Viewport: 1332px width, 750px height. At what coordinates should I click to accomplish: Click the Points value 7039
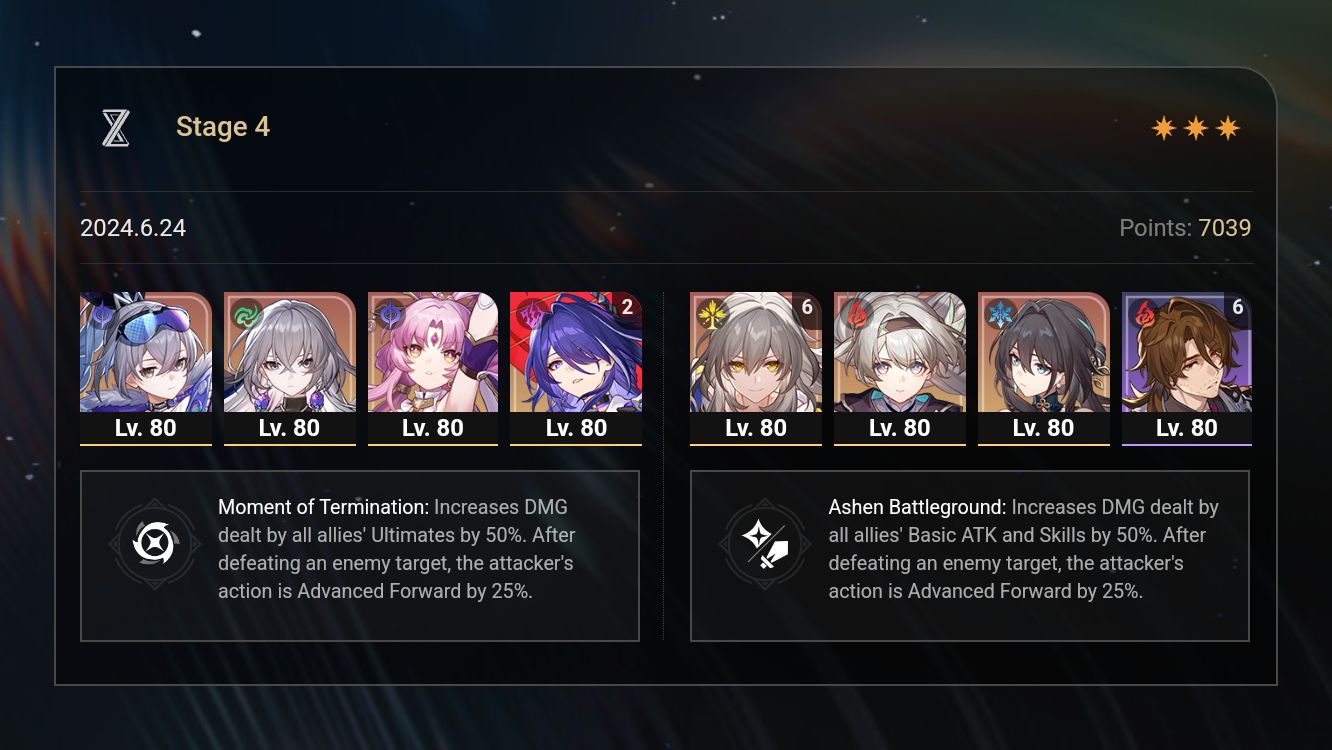click(1226, 228)
